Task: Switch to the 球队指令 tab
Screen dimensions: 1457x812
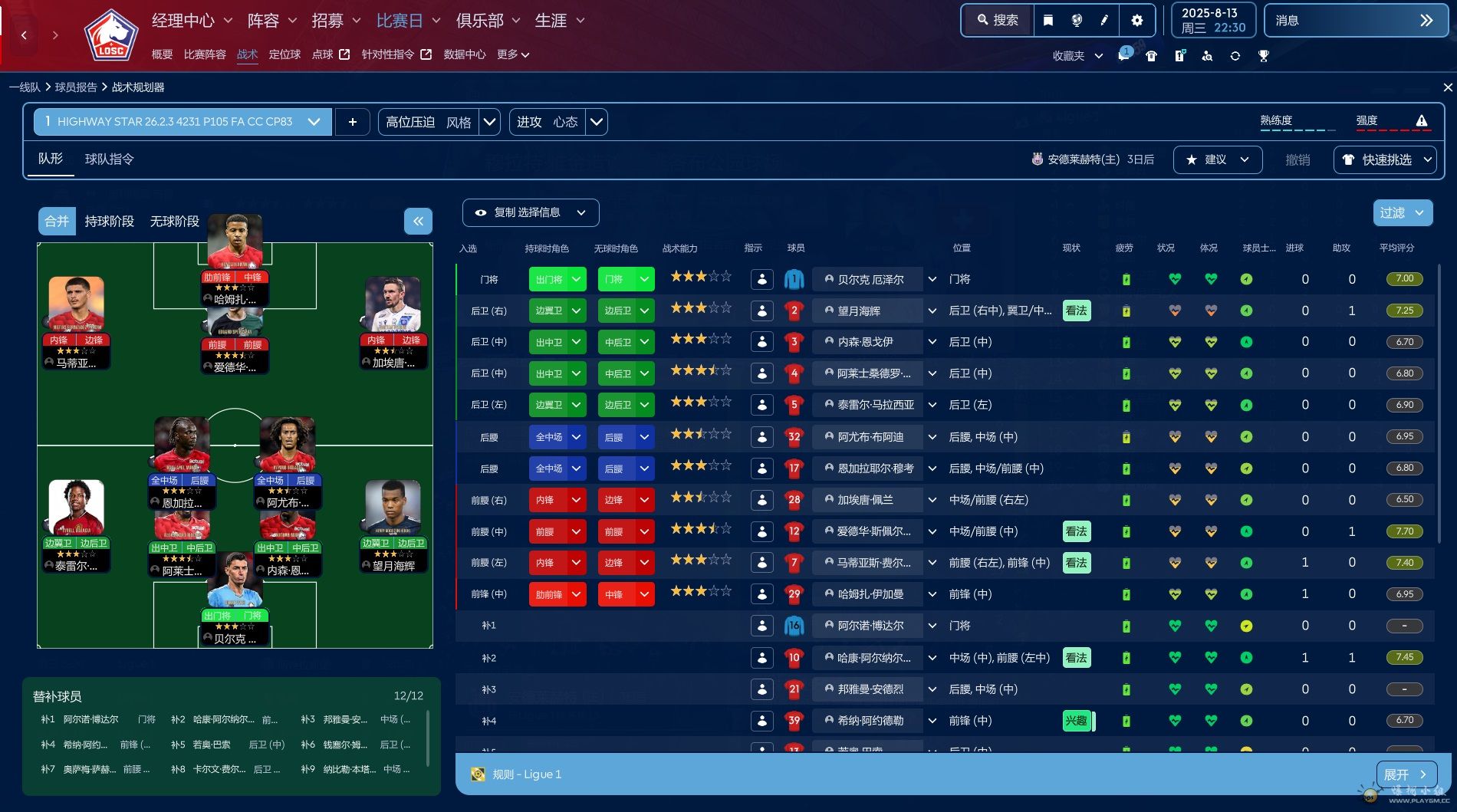Action: coord(109,159)
